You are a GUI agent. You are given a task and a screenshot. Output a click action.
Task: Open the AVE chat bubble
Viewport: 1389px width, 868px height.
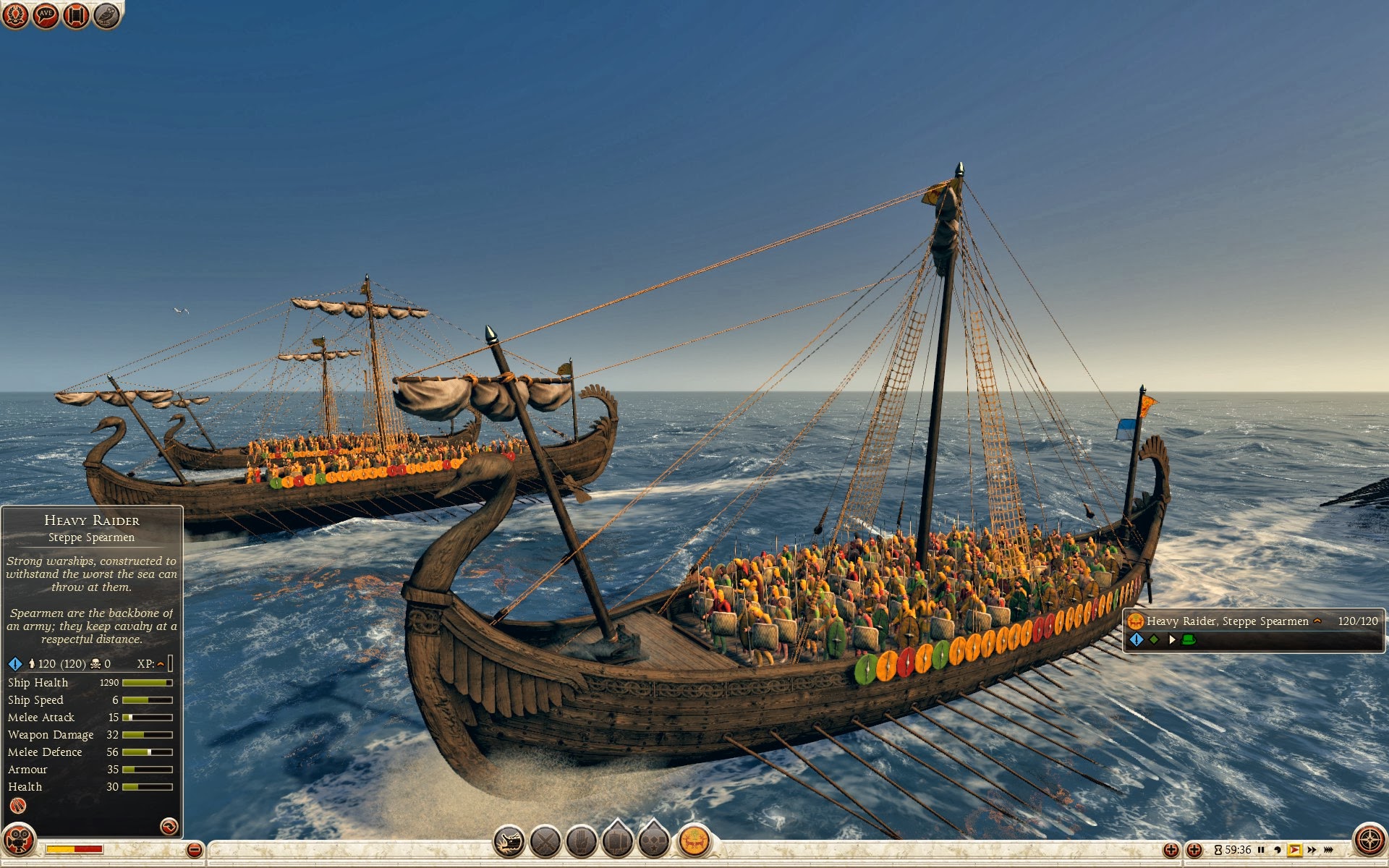pyautogui.click(x=46, y=15)
